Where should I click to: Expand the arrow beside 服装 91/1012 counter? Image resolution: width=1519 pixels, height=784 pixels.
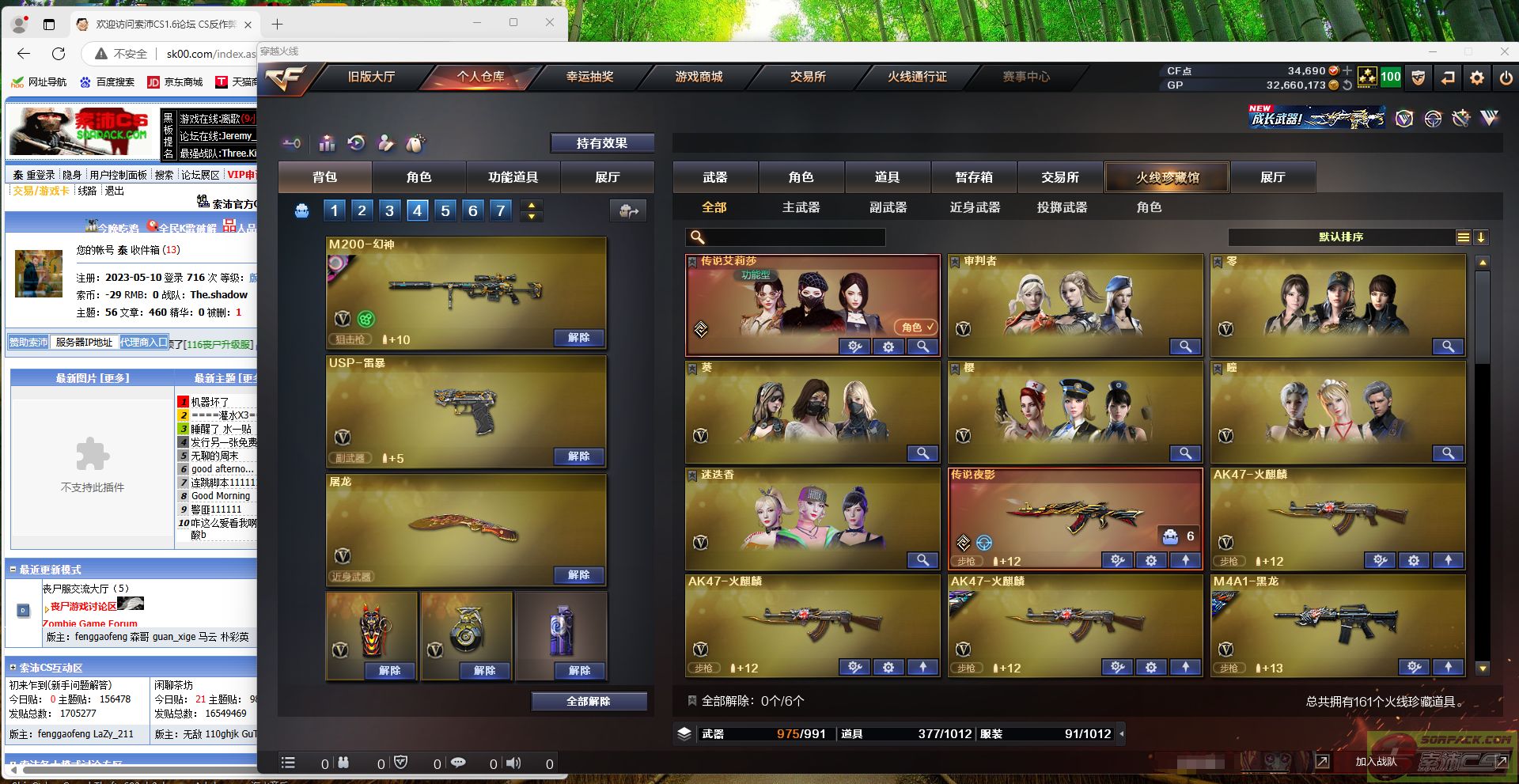click(1119, 734)
